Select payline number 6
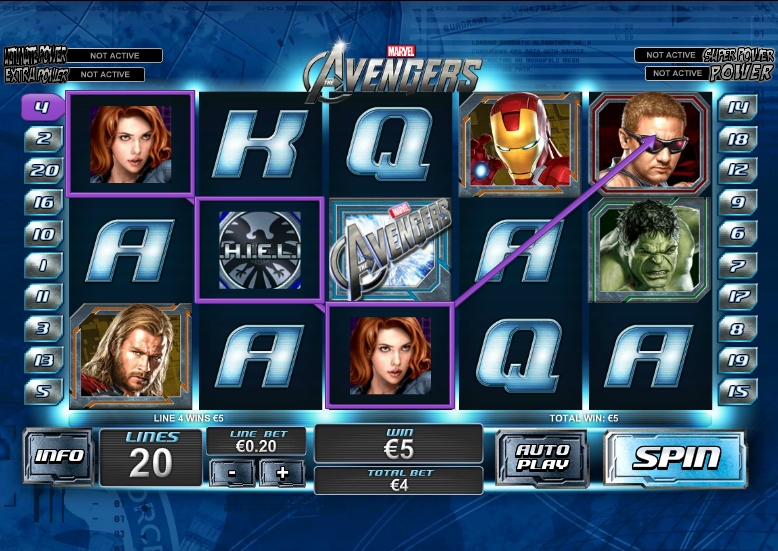This screenshot has height=551, width=778. pyautogui.click(x=737, y=234)
